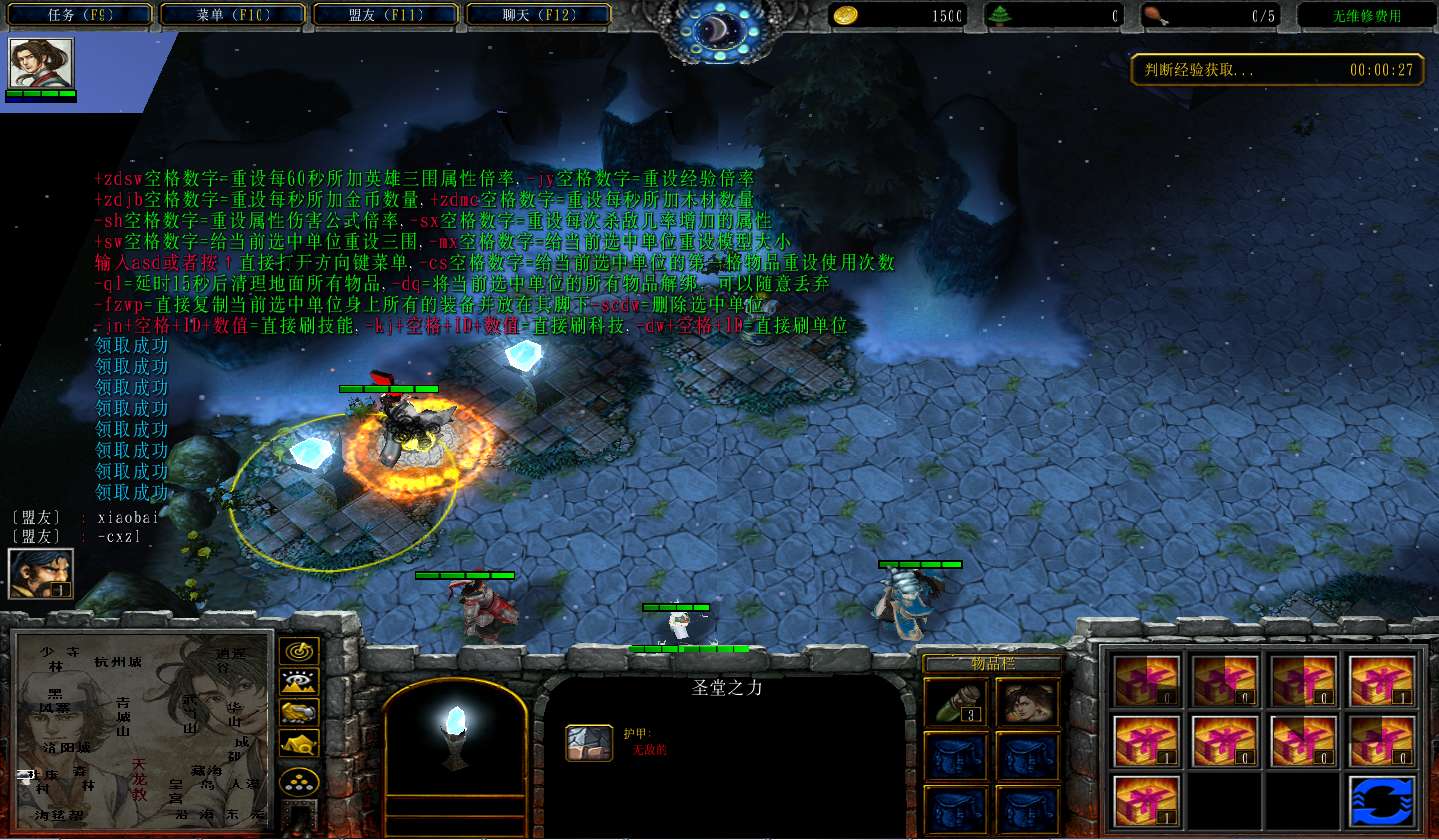Screen dimensions: 1439x840
Task: Open the 任务 (F9) quests menu
Action: point(82,15)
